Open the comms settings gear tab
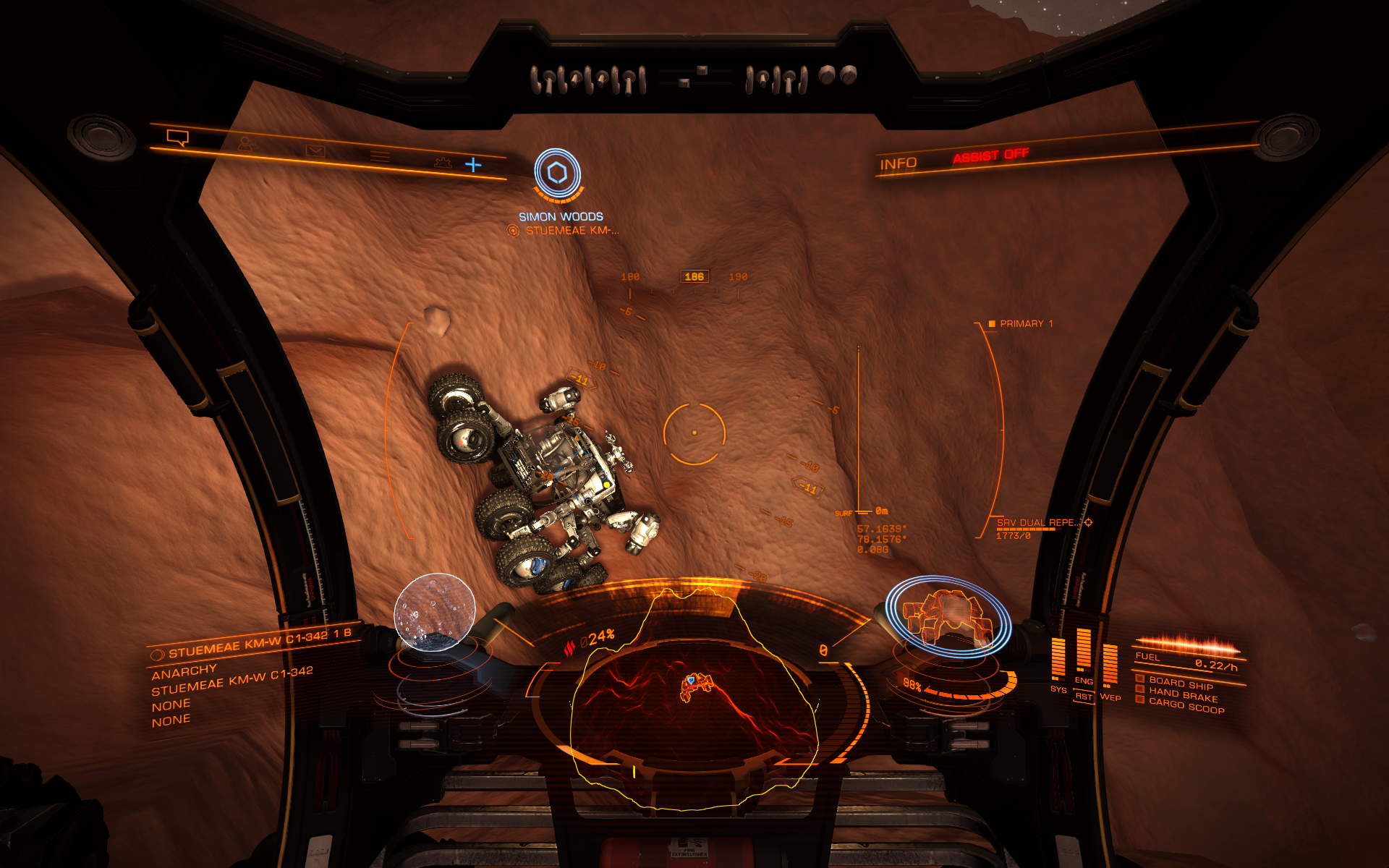1389x868 pixels. click(x=443, y=162)
